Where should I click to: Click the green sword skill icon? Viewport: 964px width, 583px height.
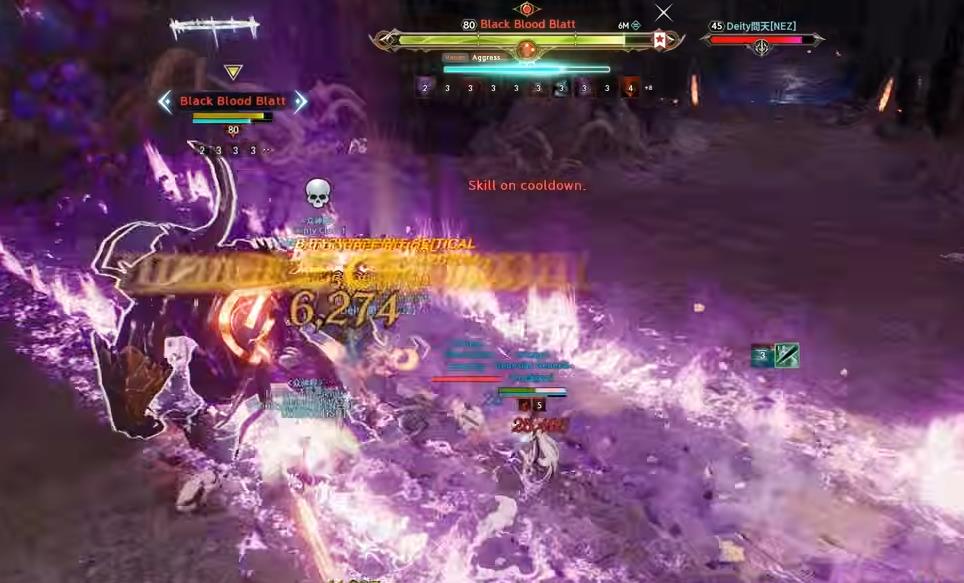coord(787,355)
